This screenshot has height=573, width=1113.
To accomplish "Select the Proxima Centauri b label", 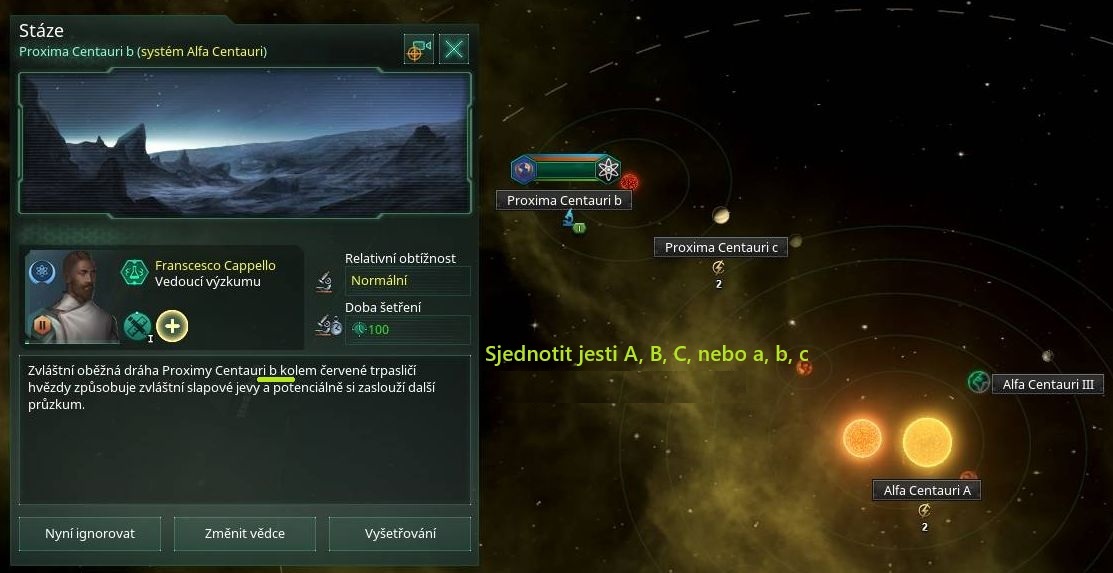I will point(564,200).
